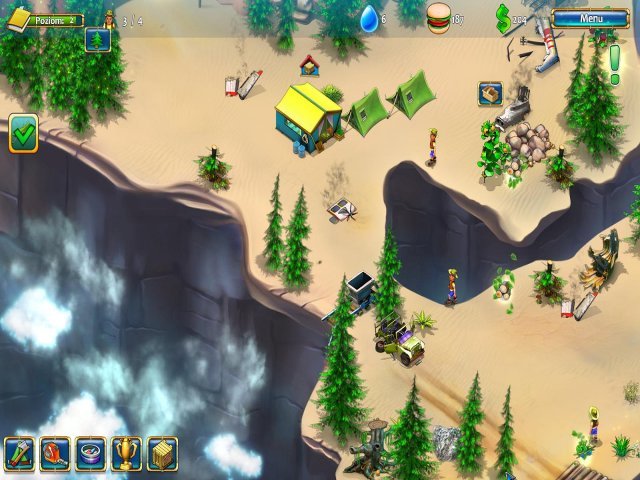The width and height of the screenshot is (640, 480).
Task: Open the wooden crate icon
Action: pos(162,453)
